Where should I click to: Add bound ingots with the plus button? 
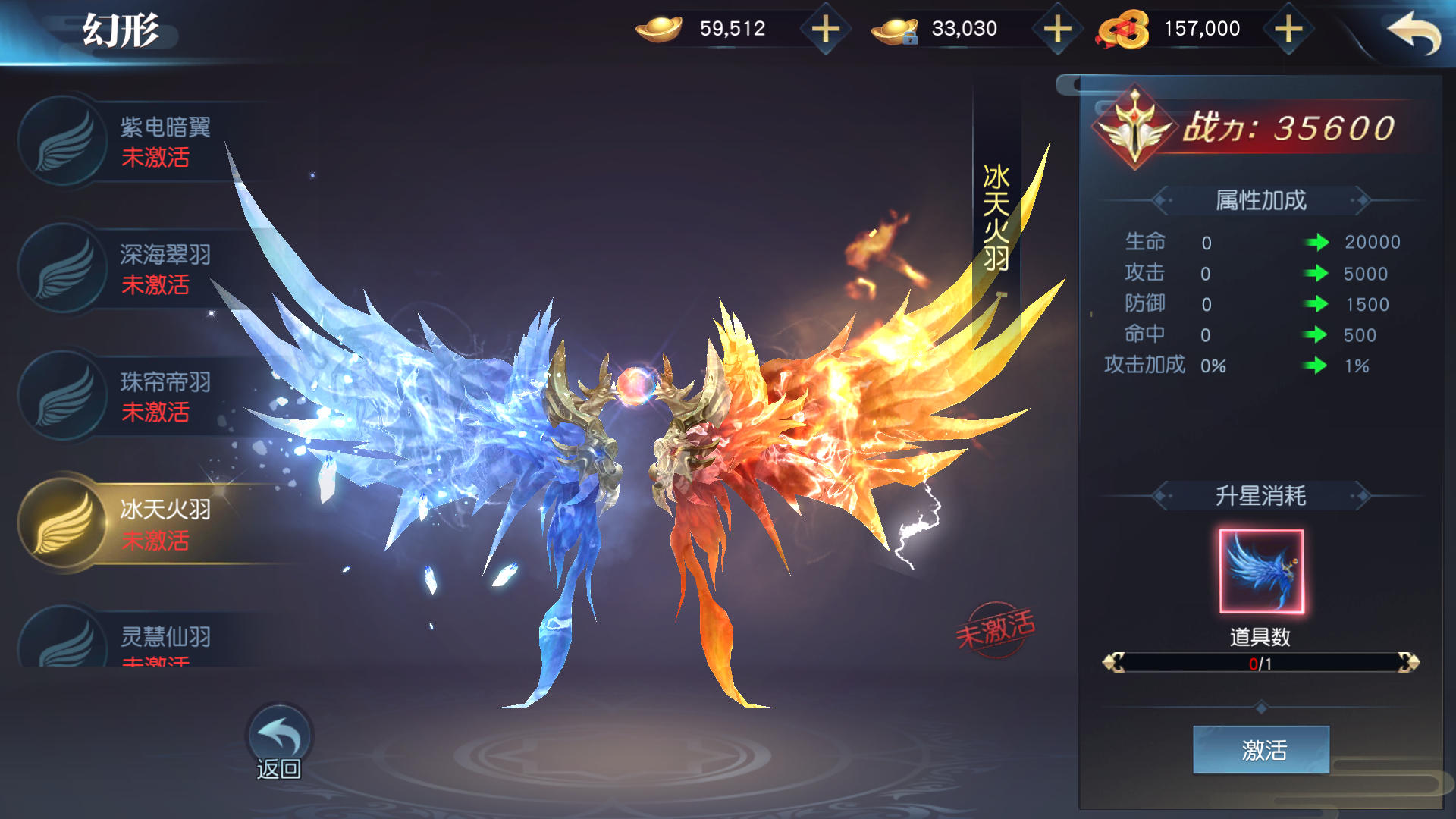pyautogui.click(x=1057, y=30)
